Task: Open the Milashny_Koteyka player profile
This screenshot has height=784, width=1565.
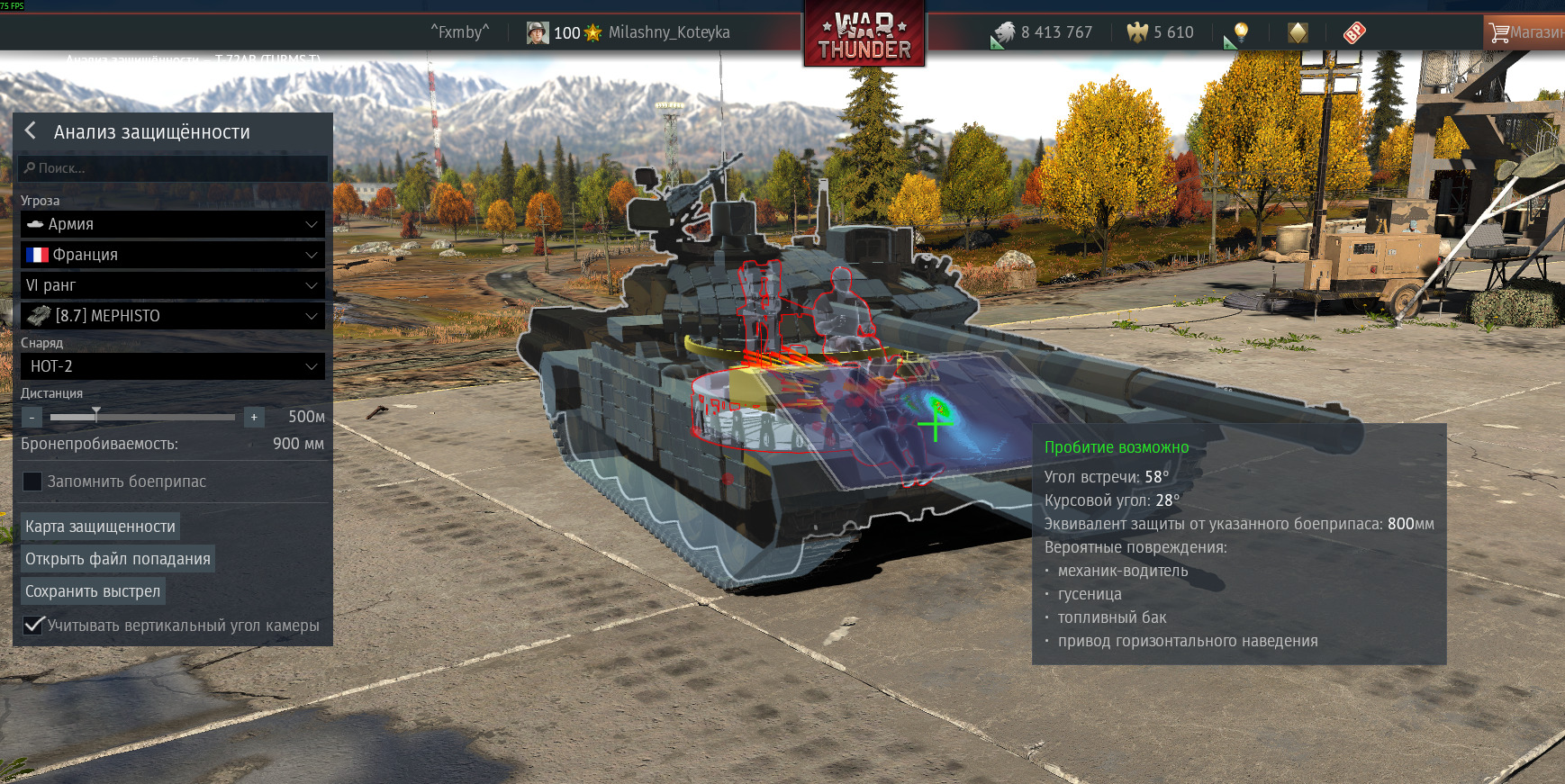Action: tap(668, 32)
